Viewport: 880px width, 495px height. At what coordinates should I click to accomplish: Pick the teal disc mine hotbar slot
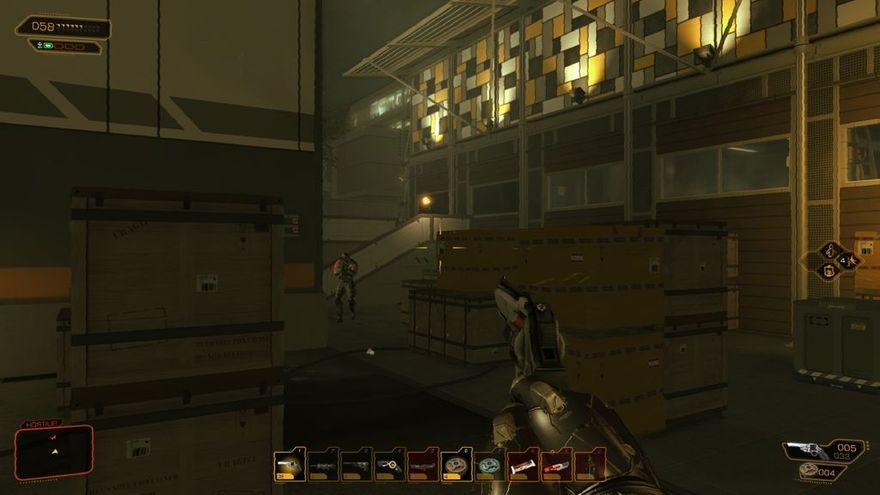click(x=489, y=465)
